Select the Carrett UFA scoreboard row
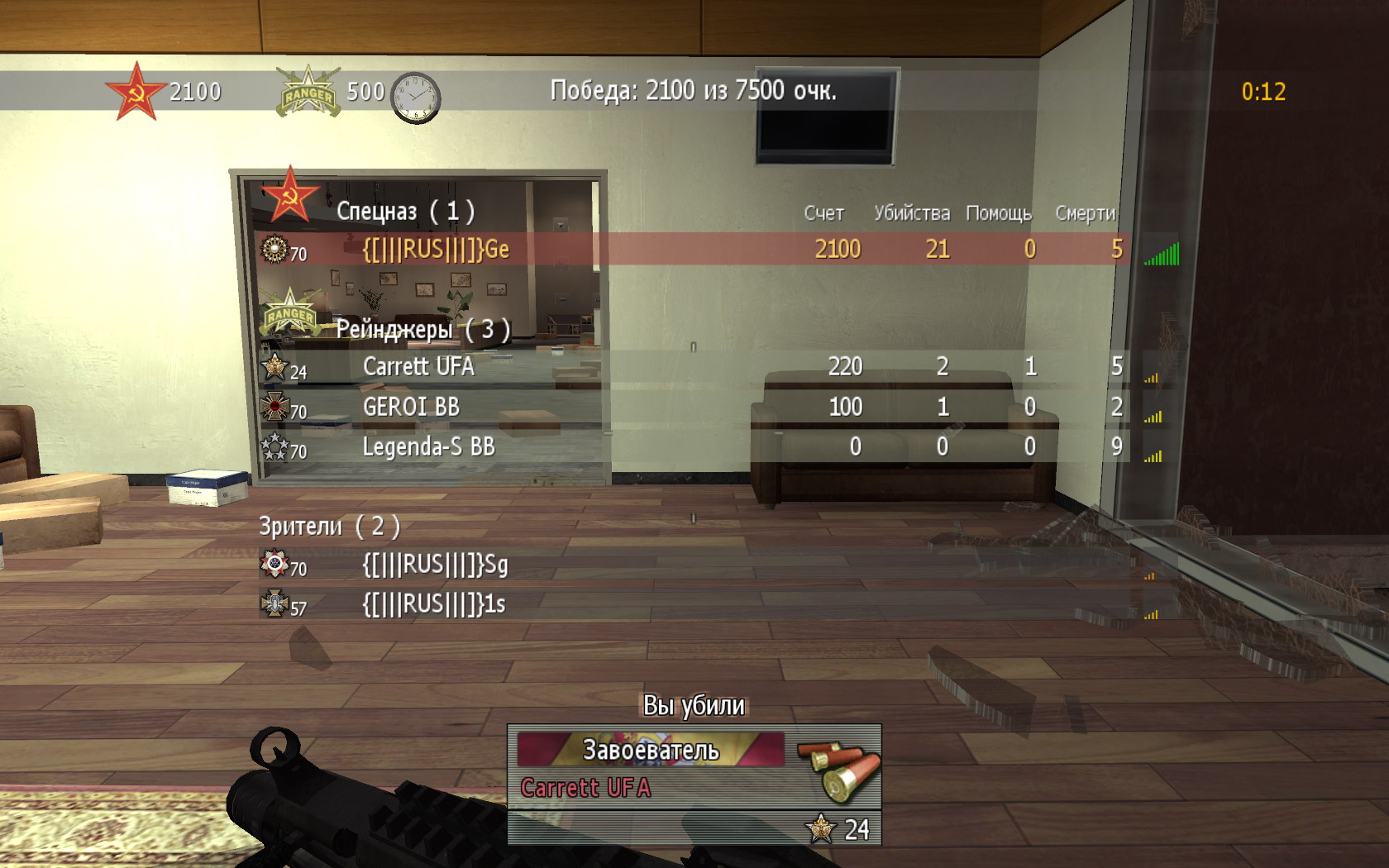The image size is (1389, 868). (418, 367)
